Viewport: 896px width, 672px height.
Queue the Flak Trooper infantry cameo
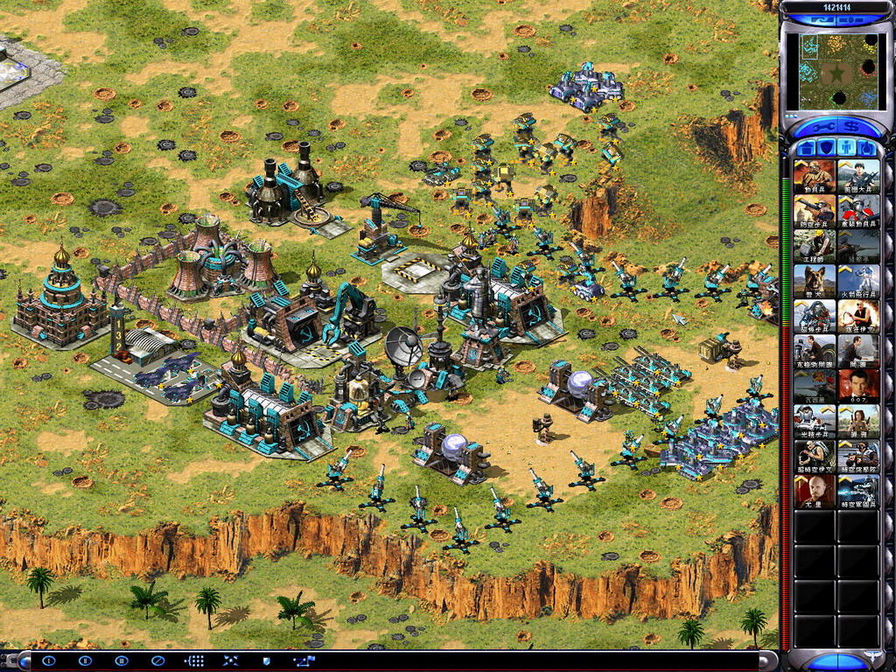(x=814, y=211)
